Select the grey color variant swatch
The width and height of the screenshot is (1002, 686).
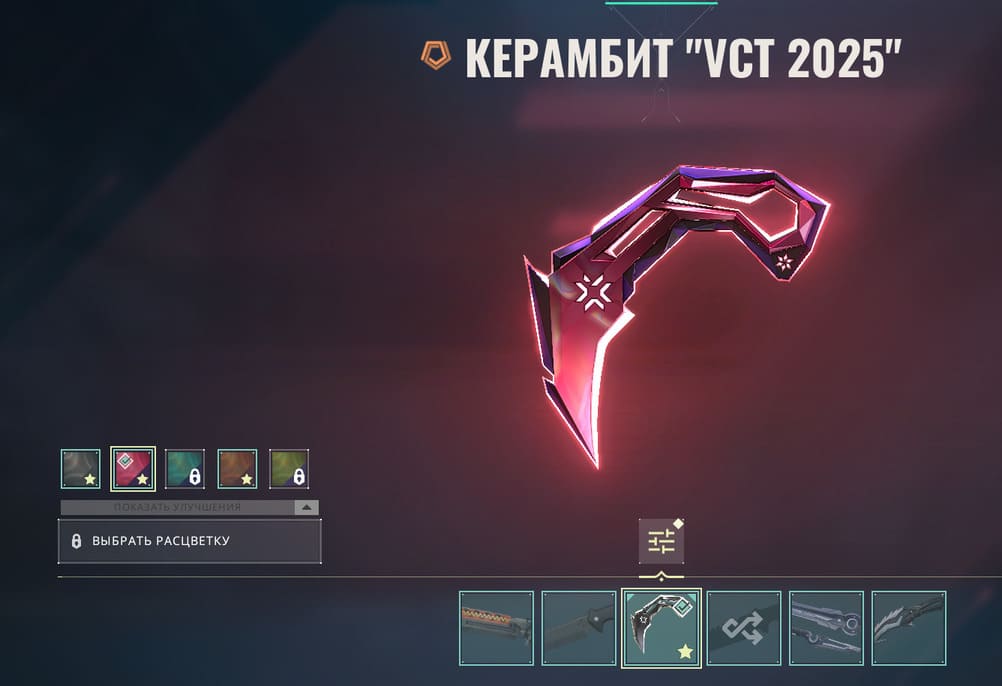point(81,469)
